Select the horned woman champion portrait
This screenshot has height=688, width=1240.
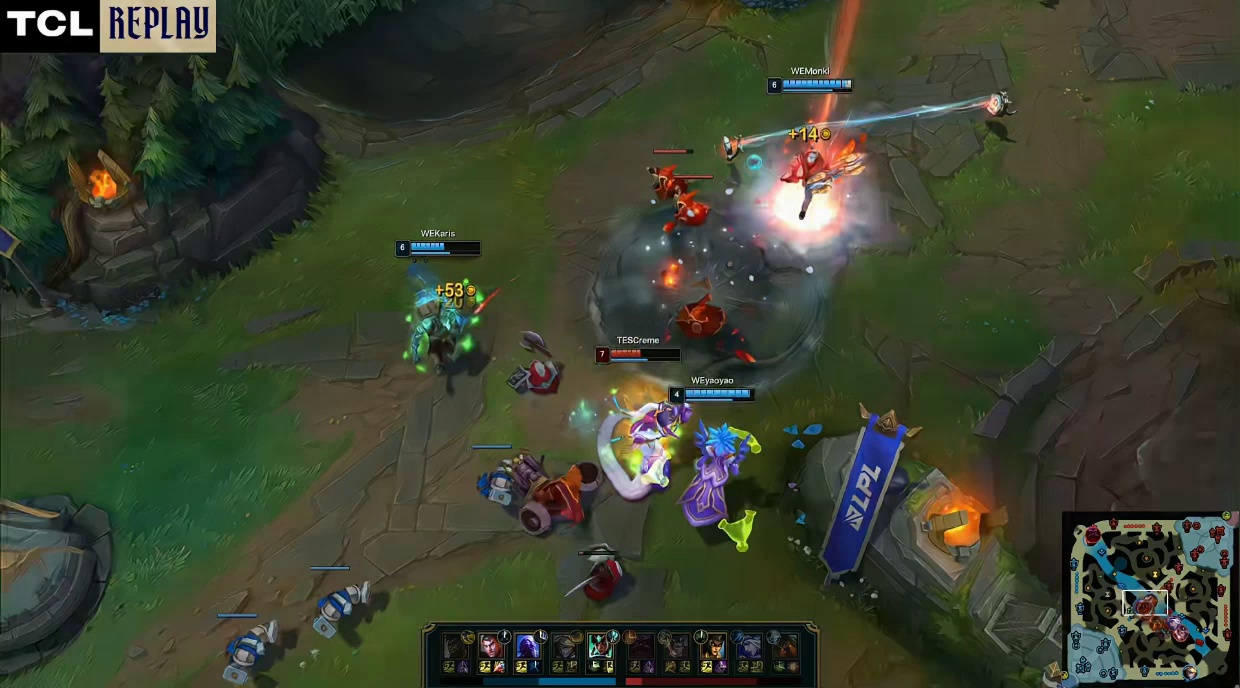pos(712,646)
